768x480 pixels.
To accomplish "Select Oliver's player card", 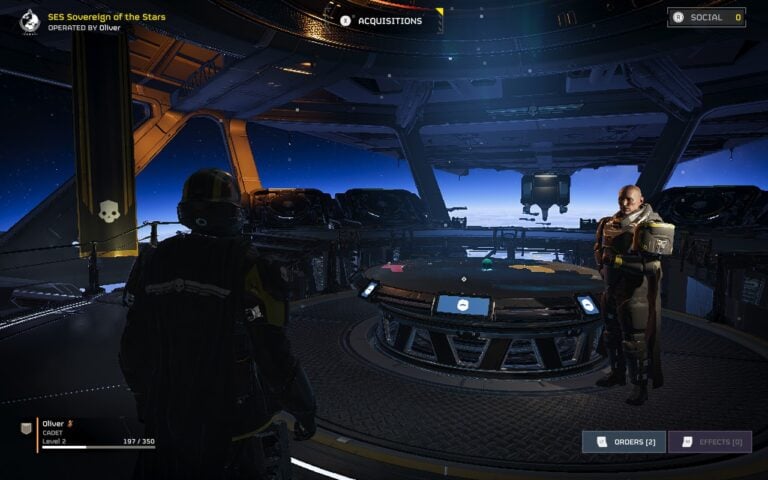I will point(88,433).
